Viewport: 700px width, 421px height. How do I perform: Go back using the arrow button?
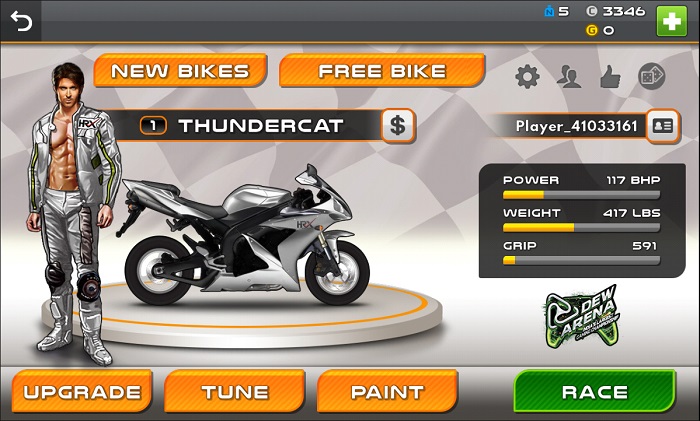pos(21,20)
